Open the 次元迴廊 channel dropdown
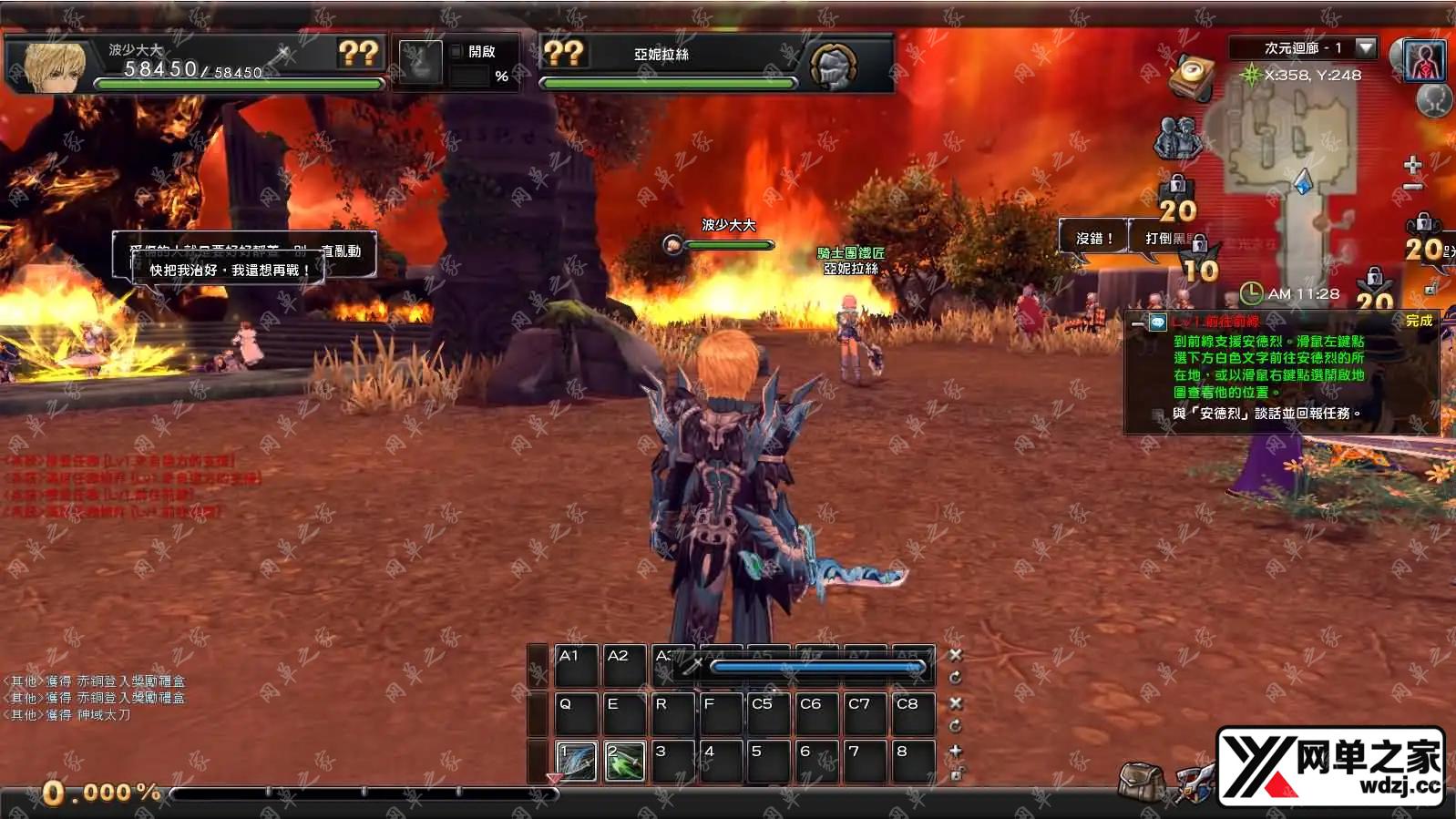The width and height of the screenshot is (1456, 819). pos(1365,47)
